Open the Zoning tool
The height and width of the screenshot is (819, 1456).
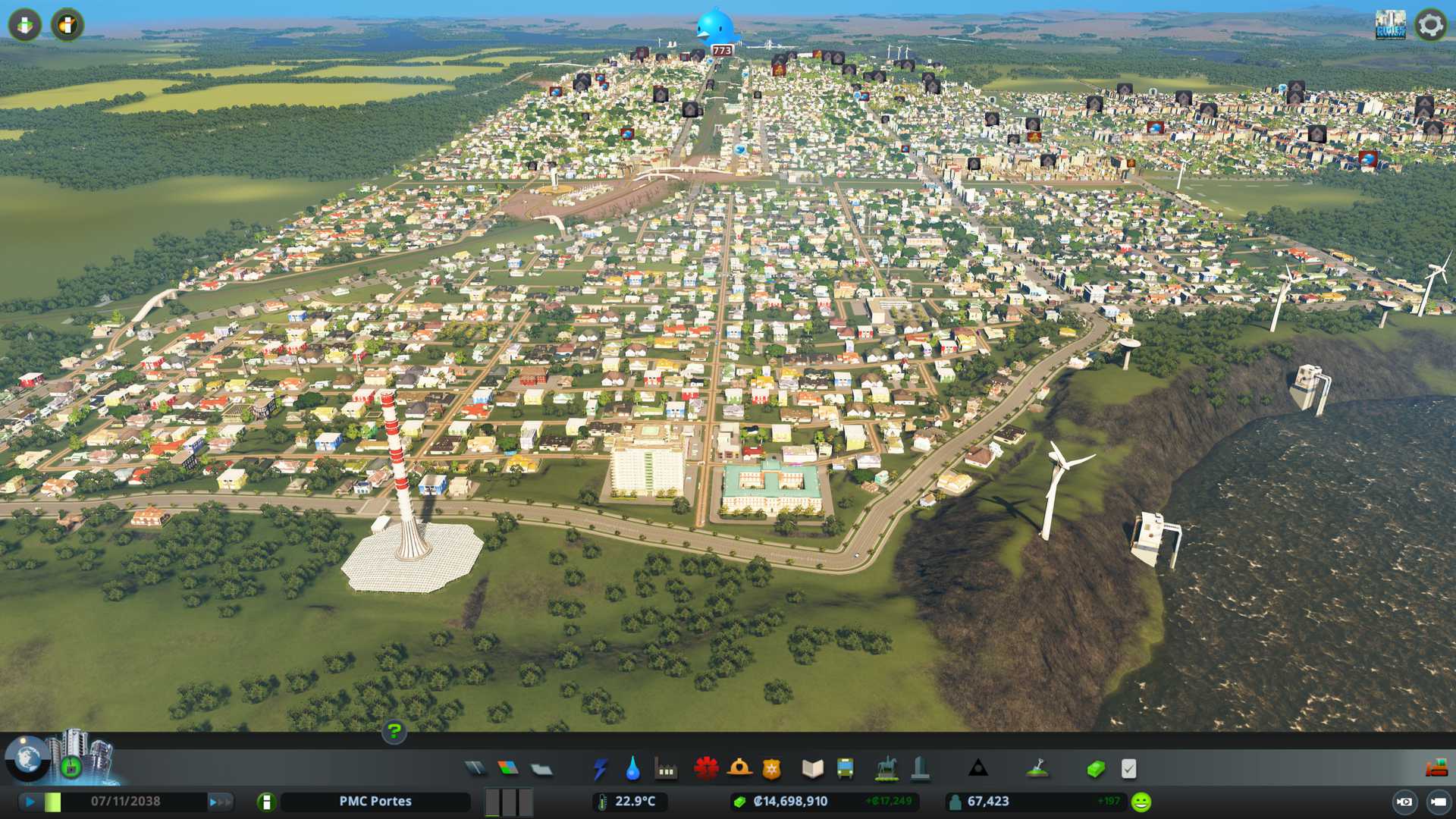508,769
